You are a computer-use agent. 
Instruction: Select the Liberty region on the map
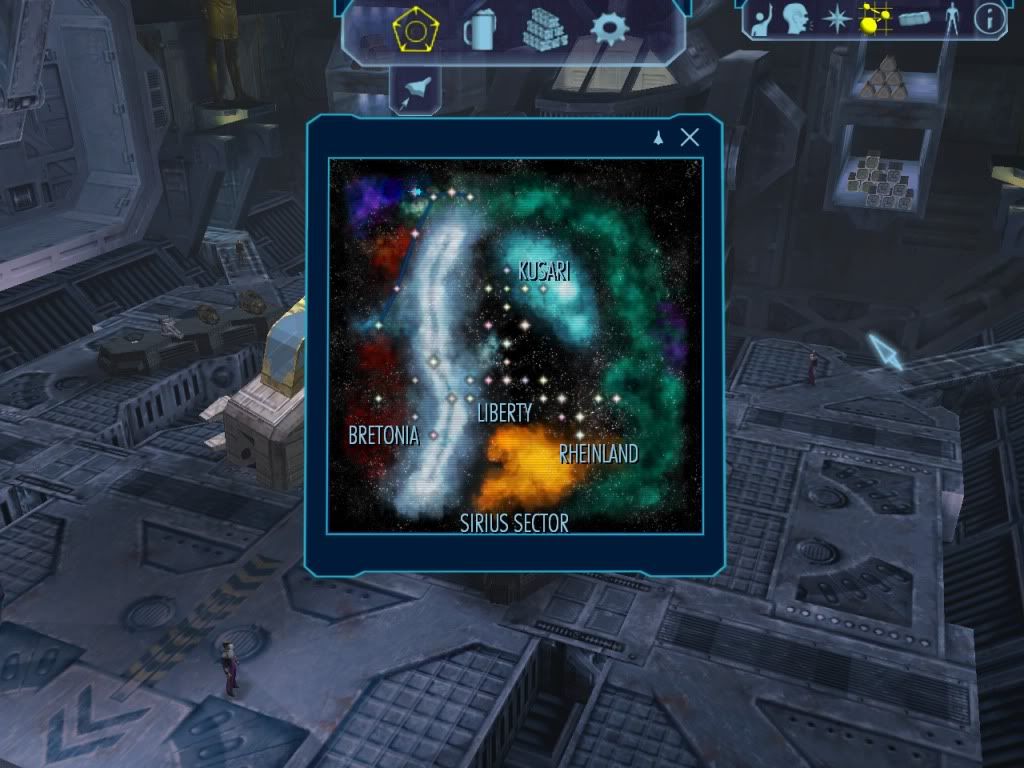click(504, 412)
